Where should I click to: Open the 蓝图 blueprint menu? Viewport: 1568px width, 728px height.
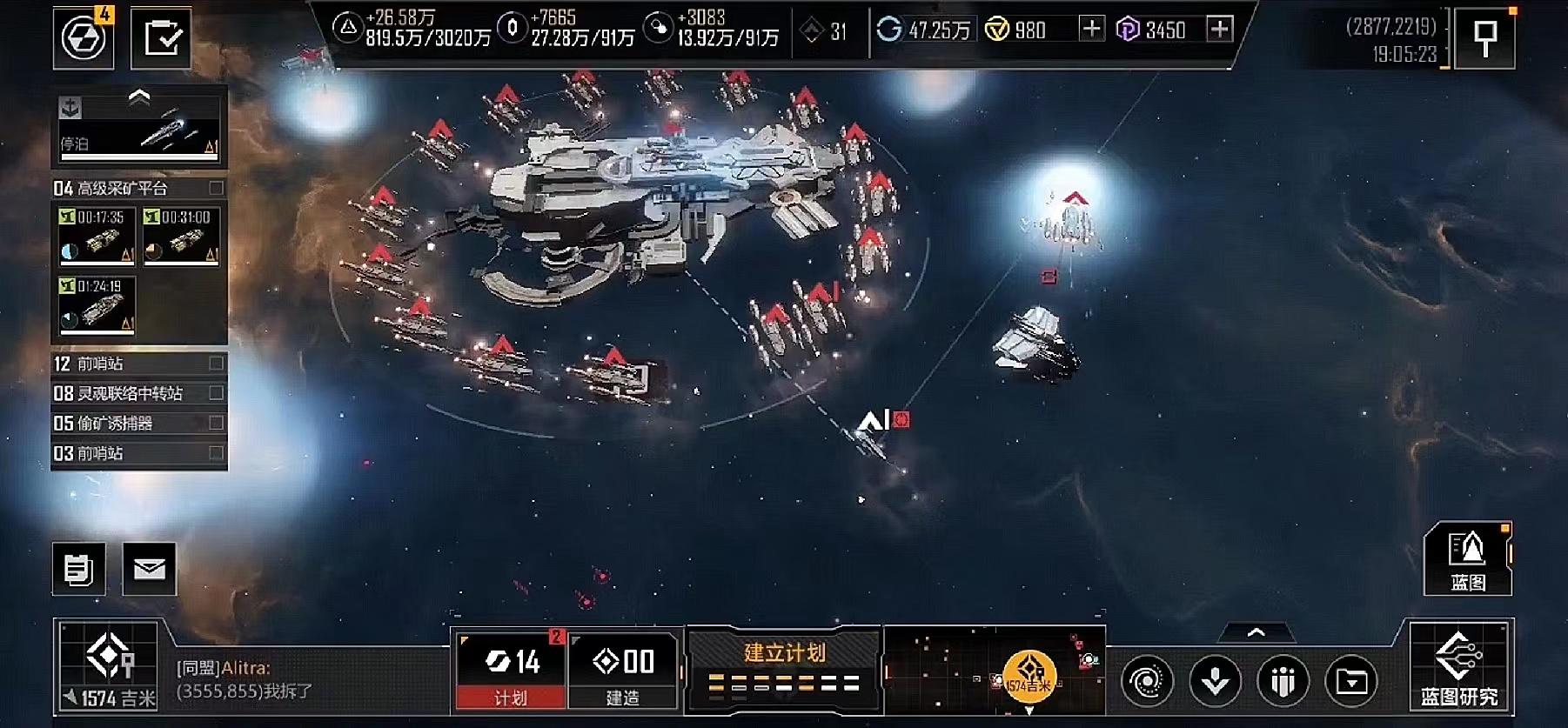tap(1467, 559)
